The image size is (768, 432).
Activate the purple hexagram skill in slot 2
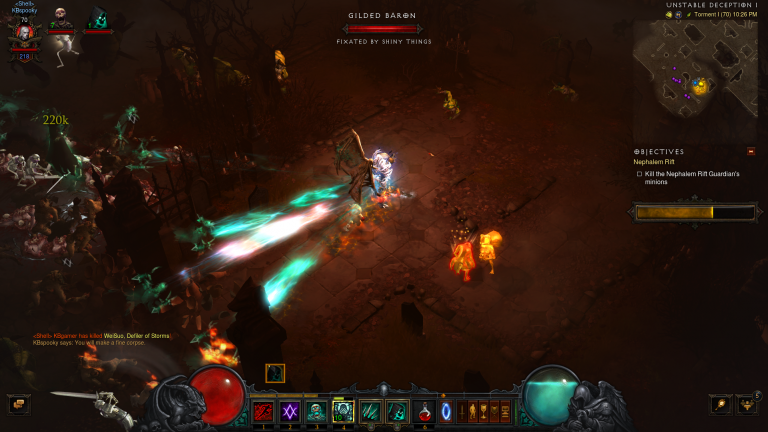coord(290,410)
